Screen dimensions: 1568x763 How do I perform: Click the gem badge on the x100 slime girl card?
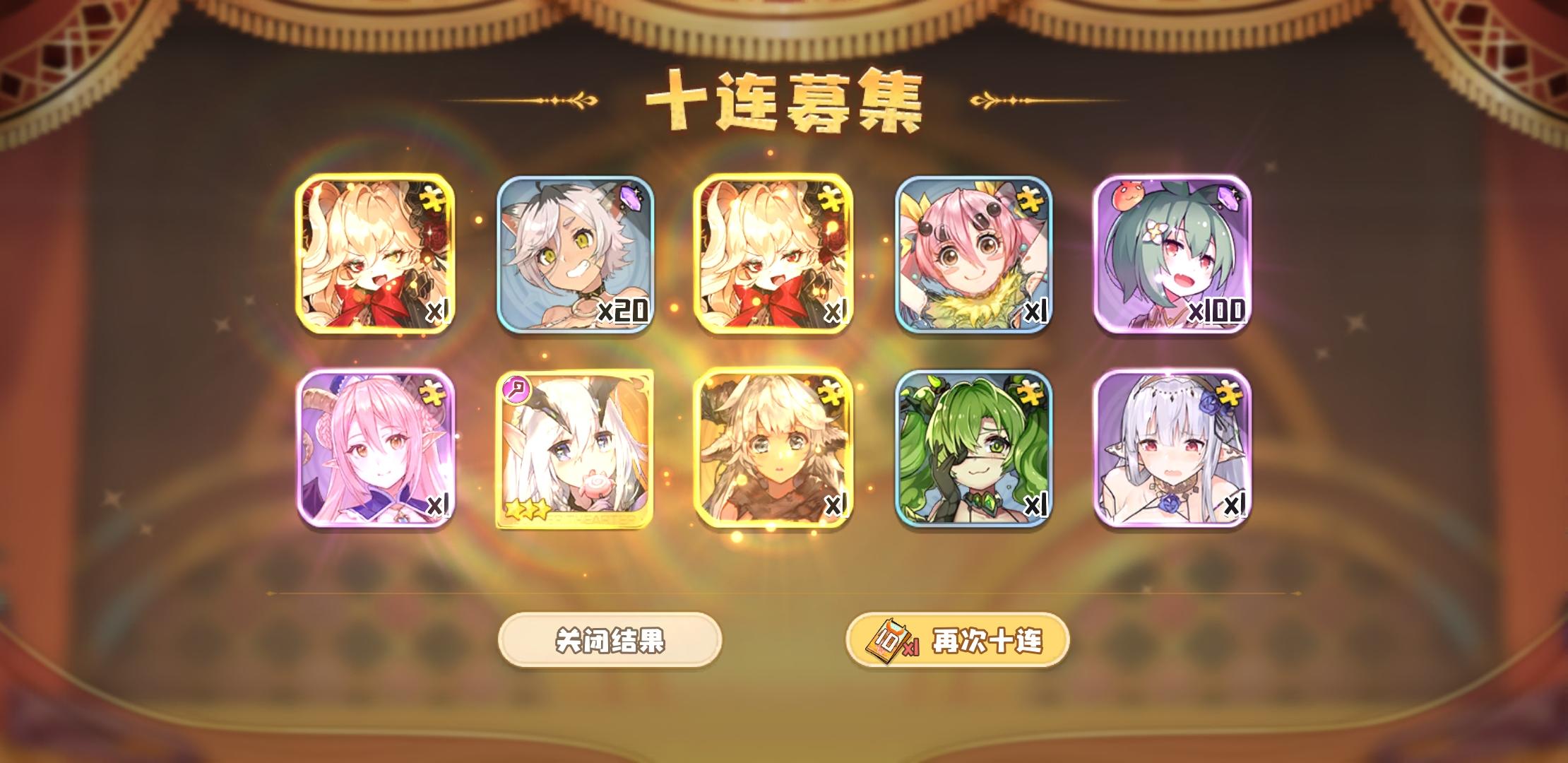click(1227, 199)
